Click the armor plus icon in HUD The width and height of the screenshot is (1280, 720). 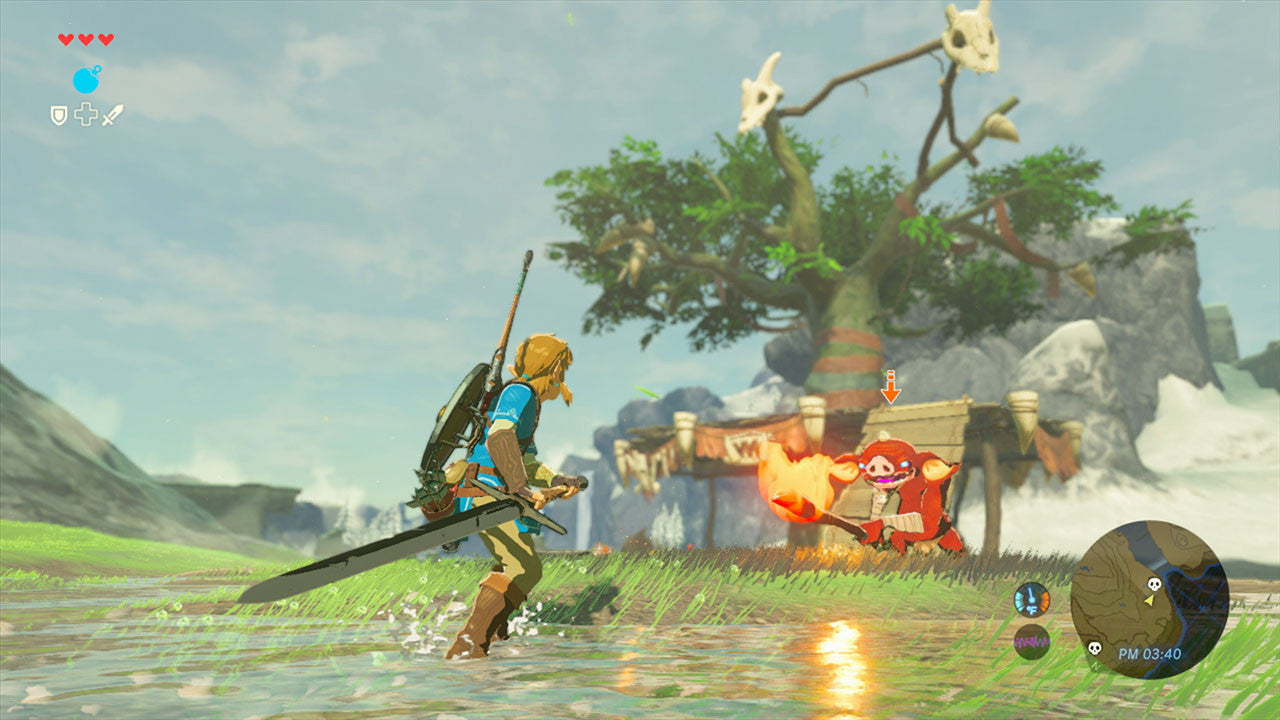point(85,115)
